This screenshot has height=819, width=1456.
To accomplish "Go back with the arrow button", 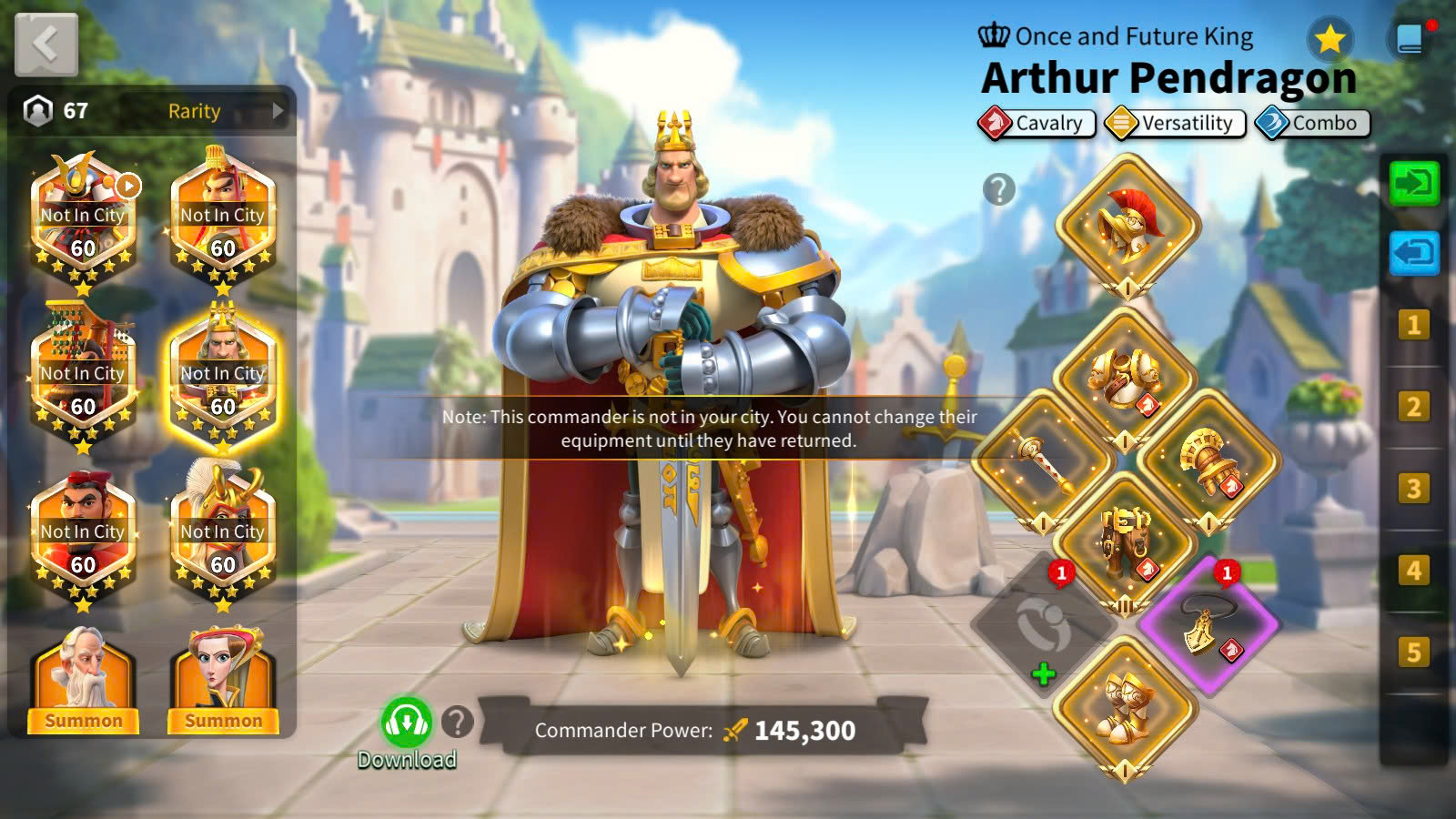I will (x=45, y=44).
